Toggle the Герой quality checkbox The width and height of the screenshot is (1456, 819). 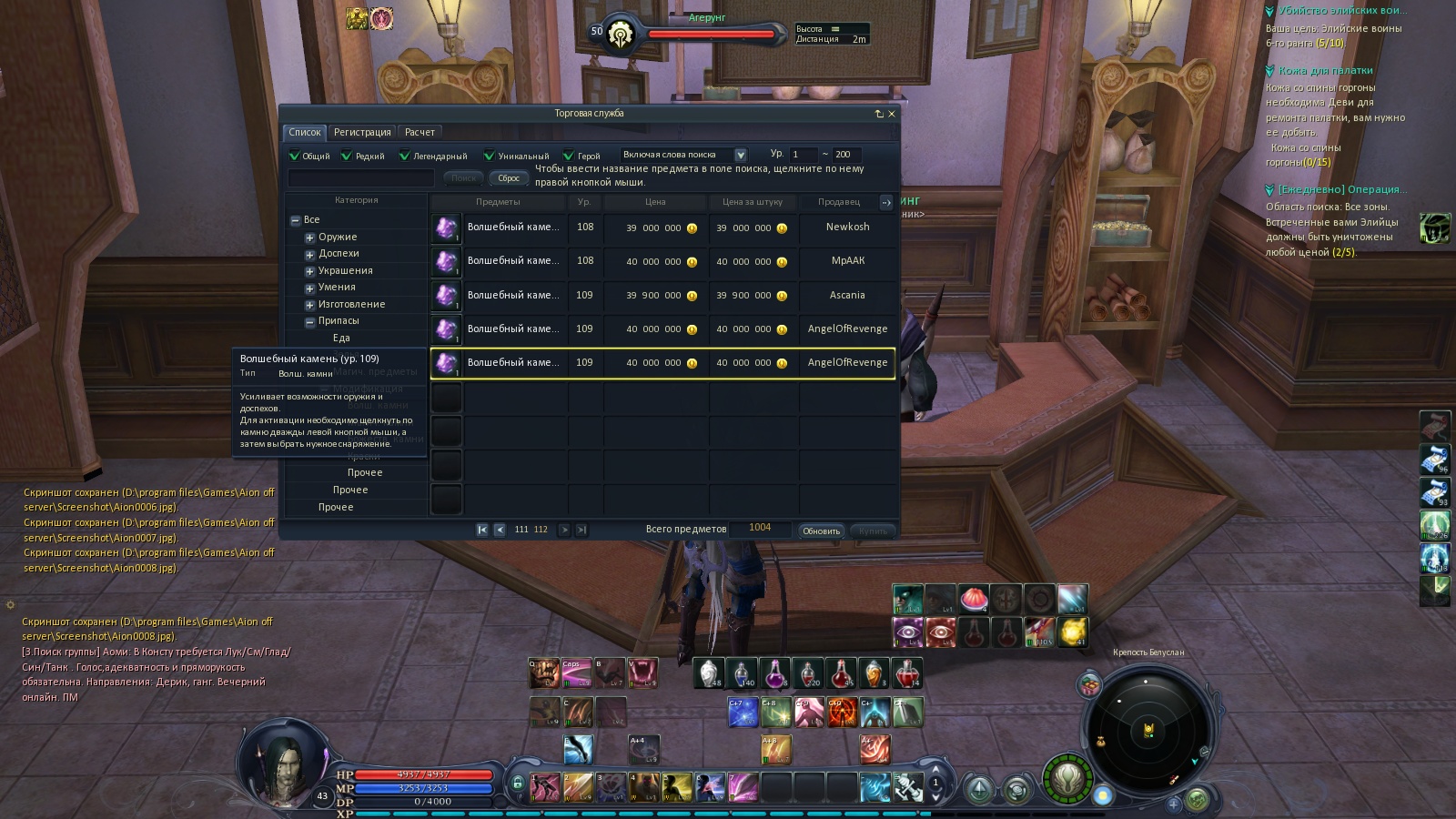569,156
